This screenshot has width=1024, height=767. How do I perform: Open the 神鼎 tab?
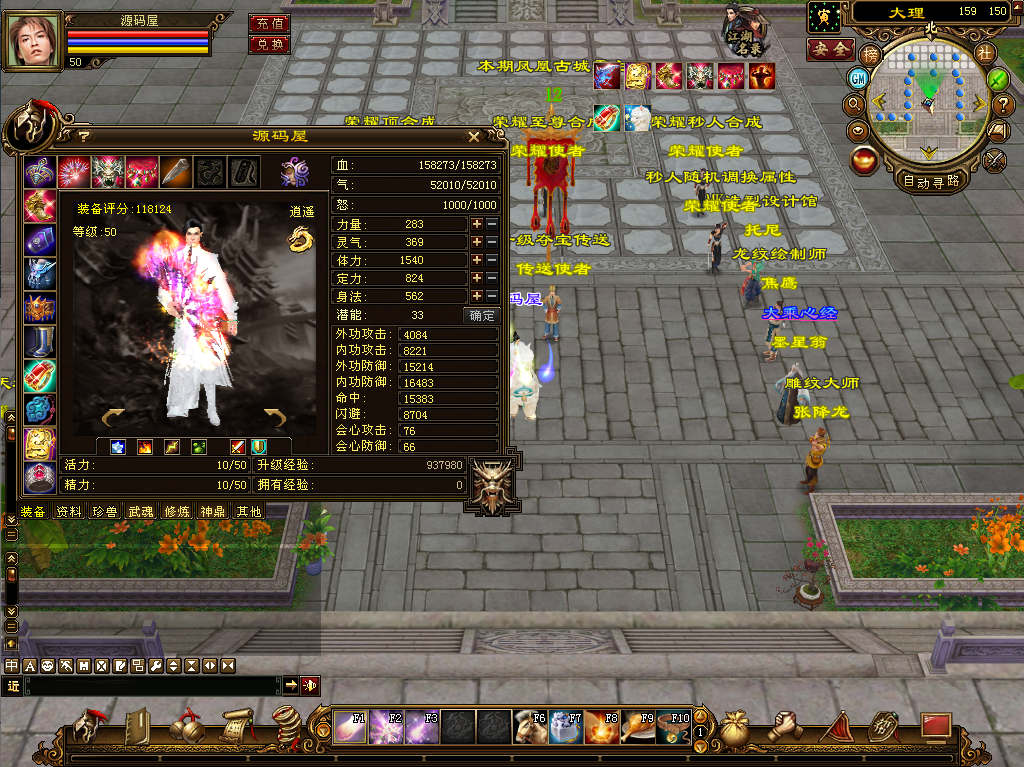click(x=212, y=511)
